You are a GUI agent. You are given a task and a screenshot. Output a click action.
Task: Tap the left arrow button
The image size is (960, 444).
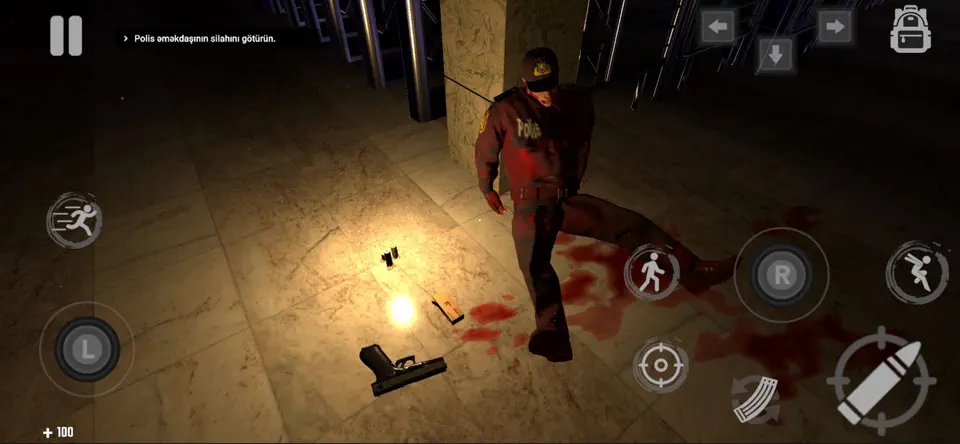point(717,26)
